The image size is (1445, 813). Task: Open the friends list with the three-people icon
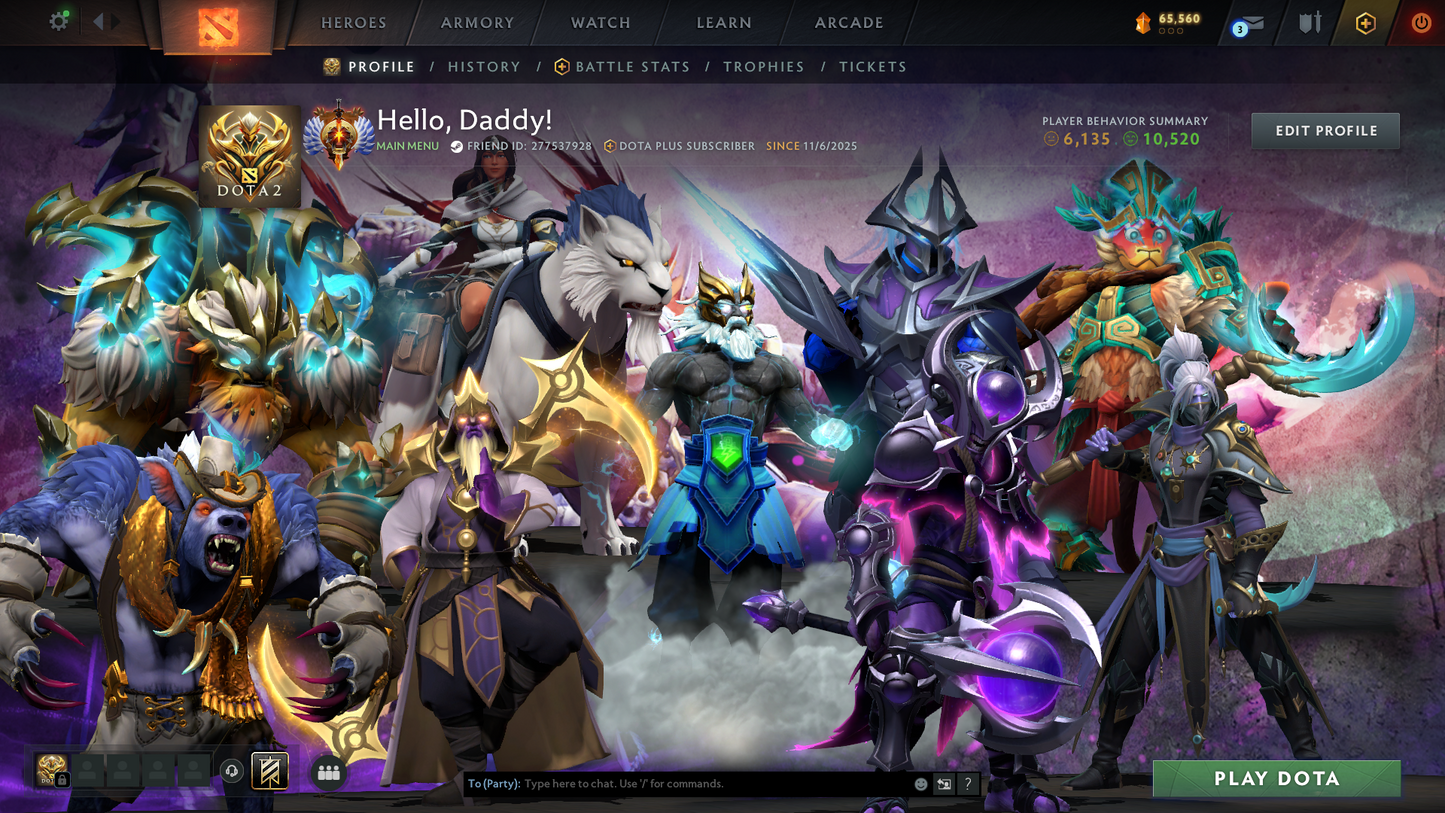[328, 772]
